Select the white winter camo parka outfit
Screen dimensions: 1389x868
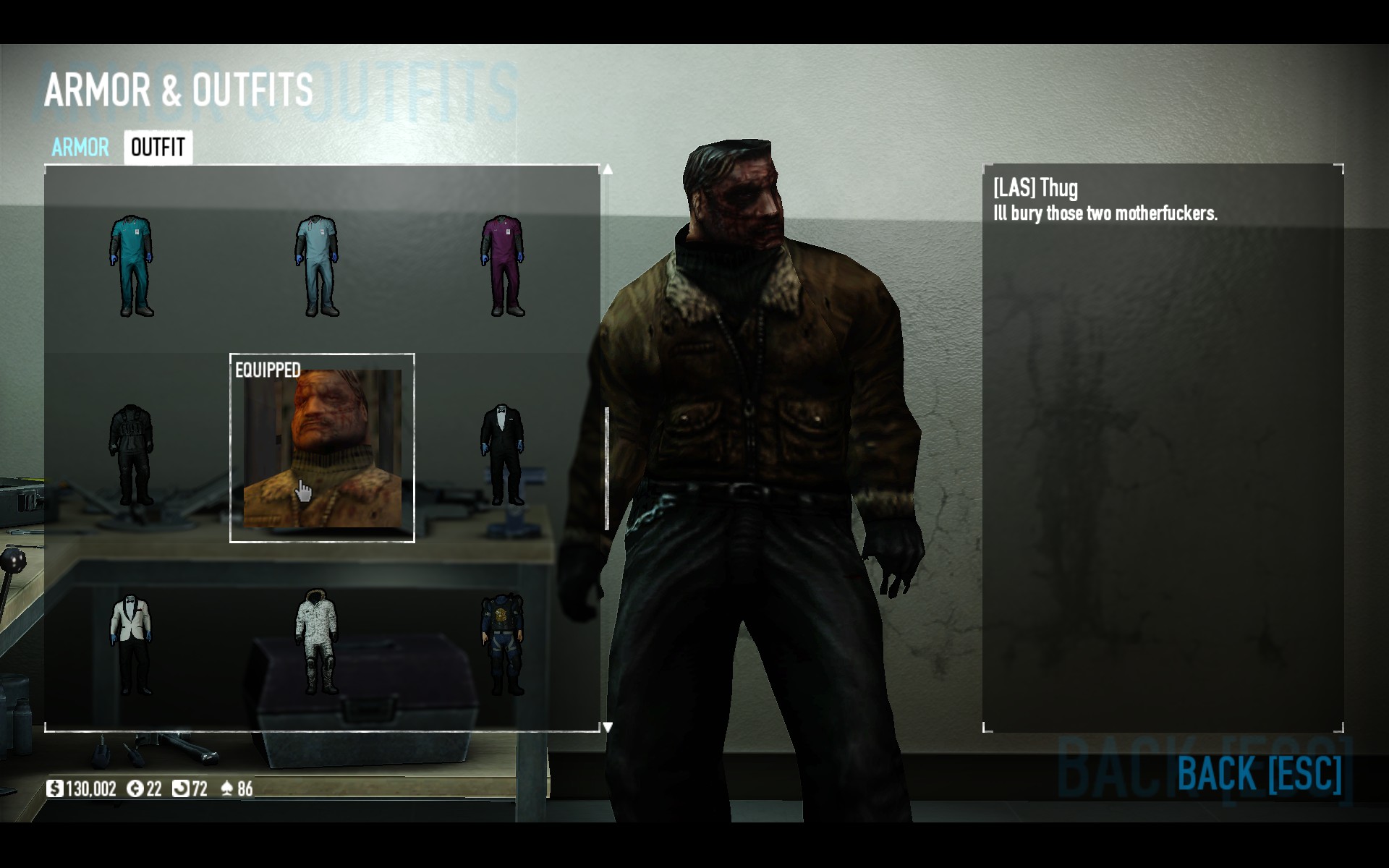[317, 642]
